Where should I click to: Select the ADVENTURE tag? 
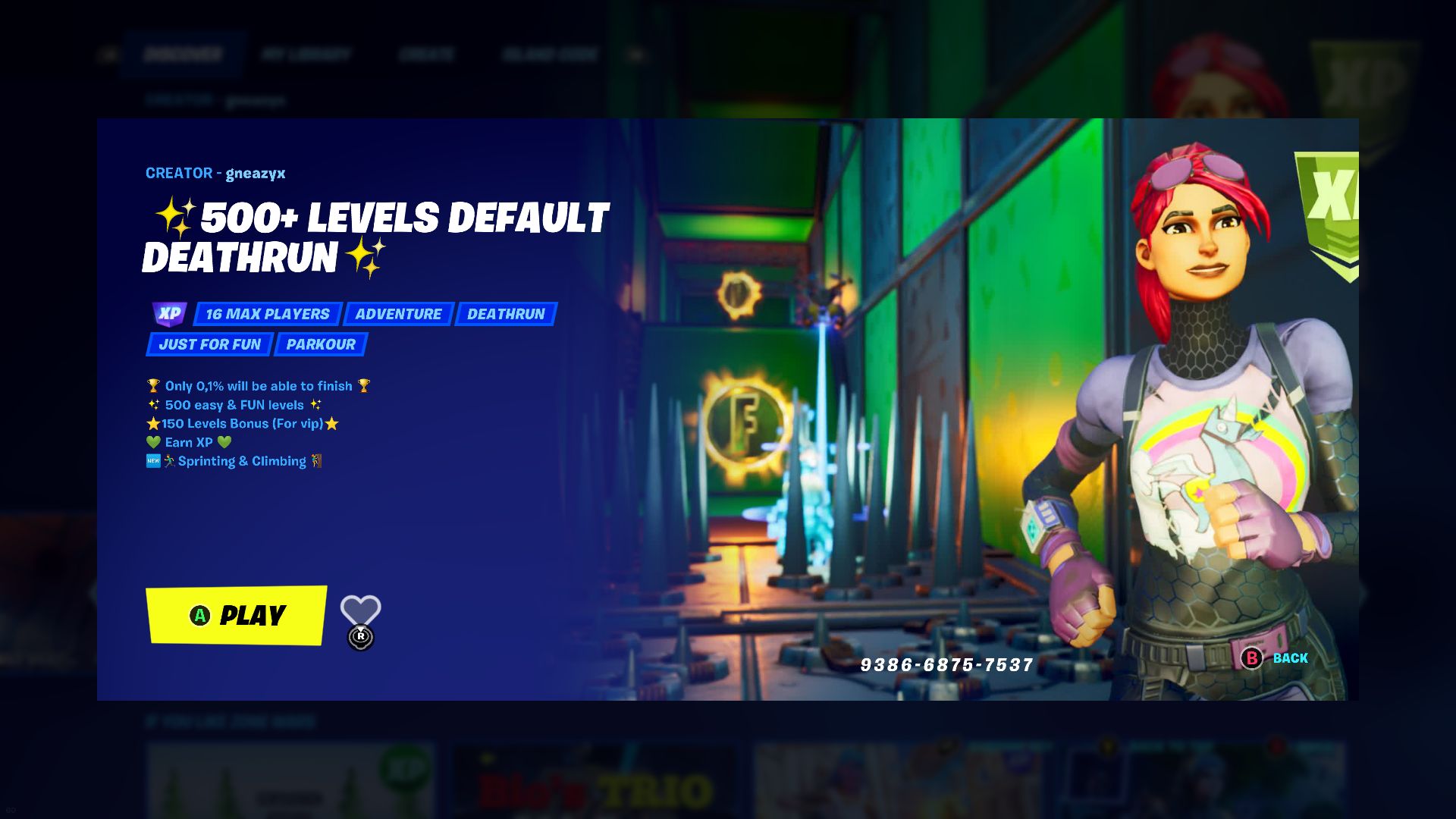point(399,313)
